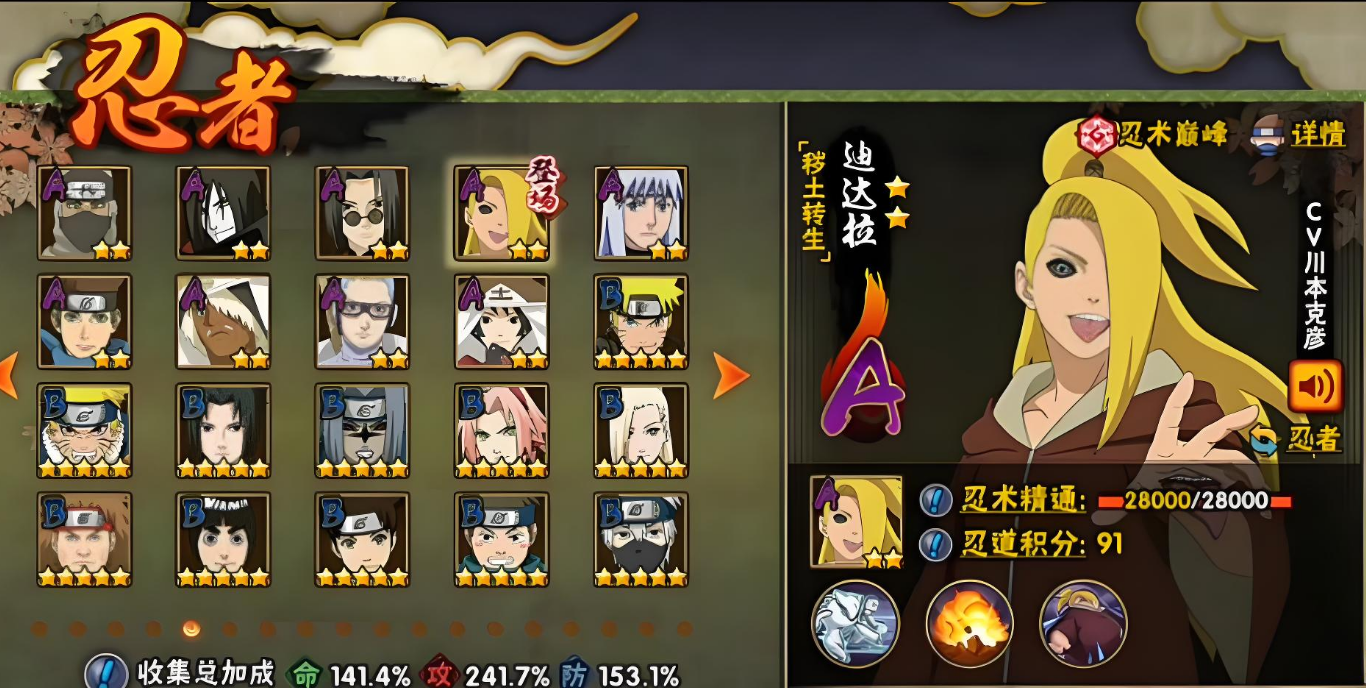Go to next ninja page arrow
Screen dimensions: 1366x688
[731, 375]
